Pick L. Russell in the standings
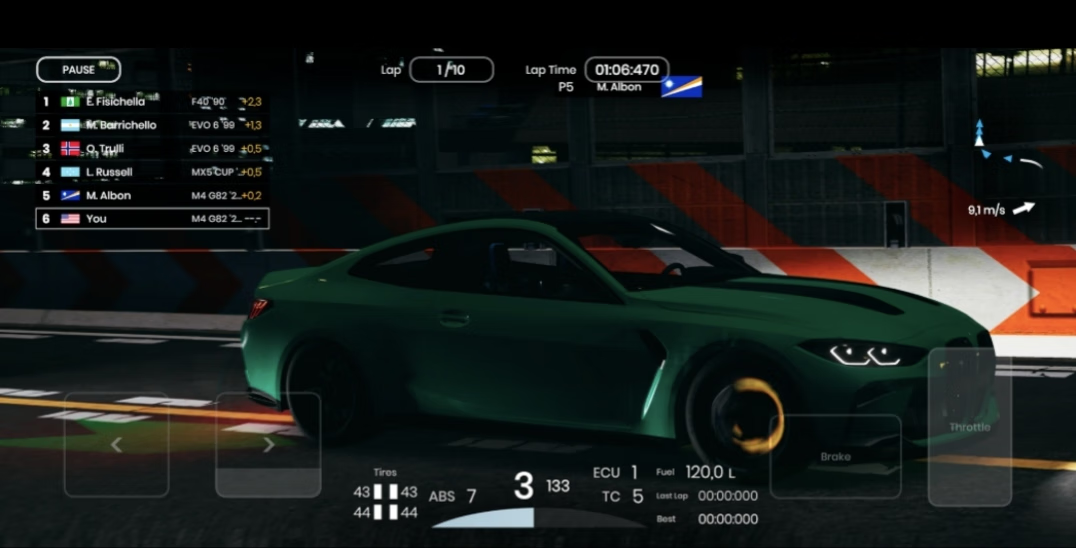The height and width of the screenshot is (548, 1076). coord(152,172)
